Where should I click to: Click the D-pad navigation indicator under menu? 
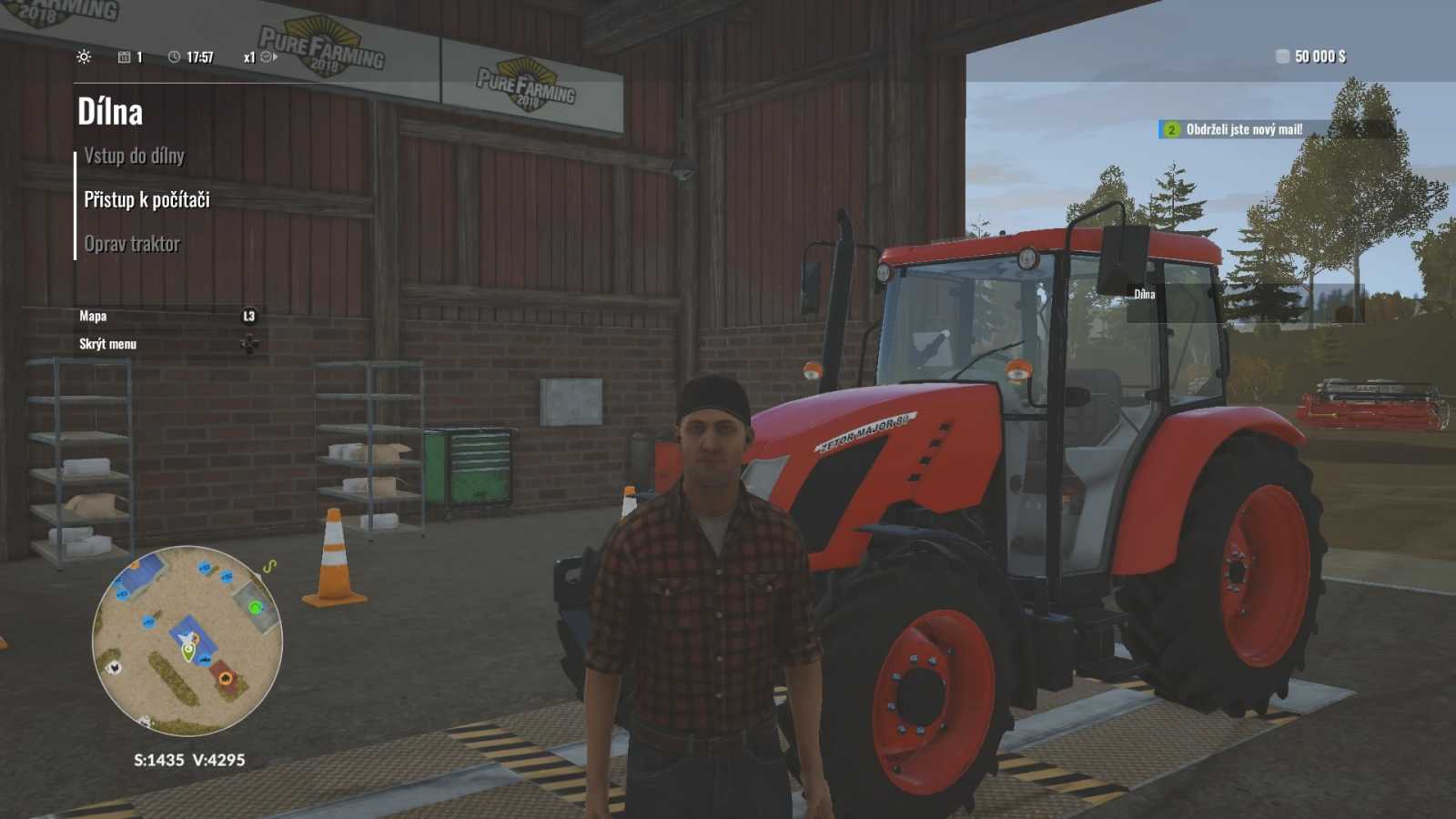point(247,342)
